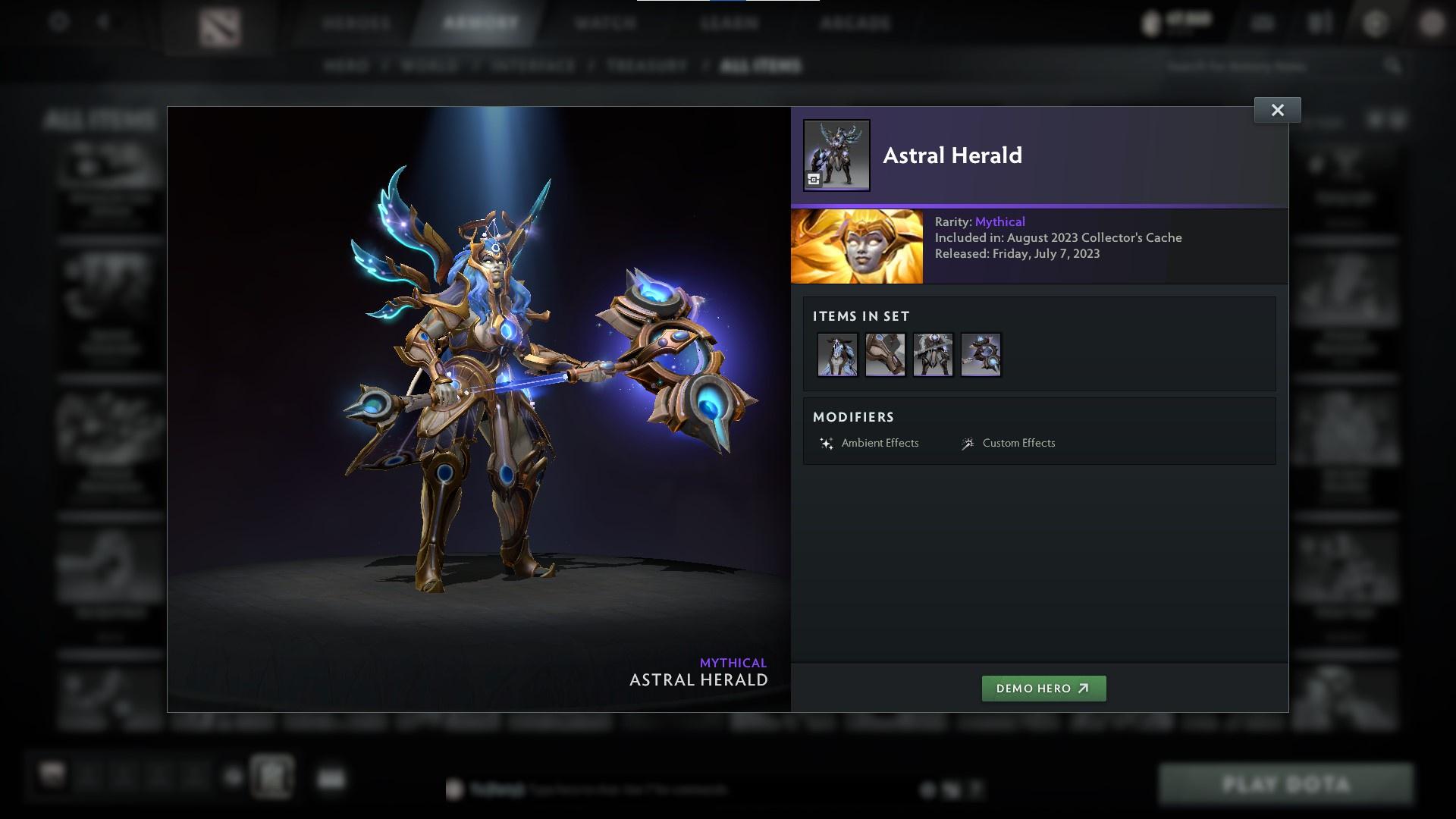Select the Ambient Effects sparkle icon

click(x=826, y=443)
